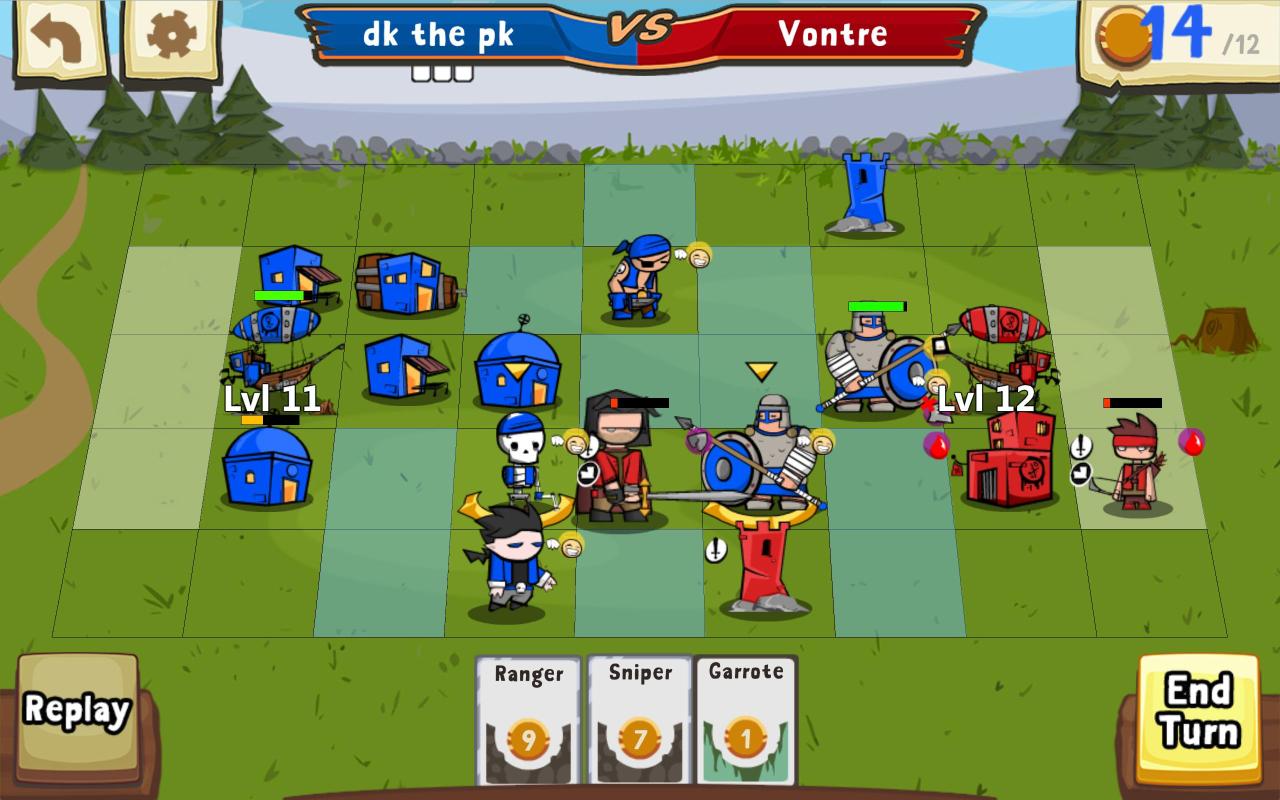The width and height of the screenshot is (1280, 800).
Task: Select the Ranger card
Action: coord(528,720)
